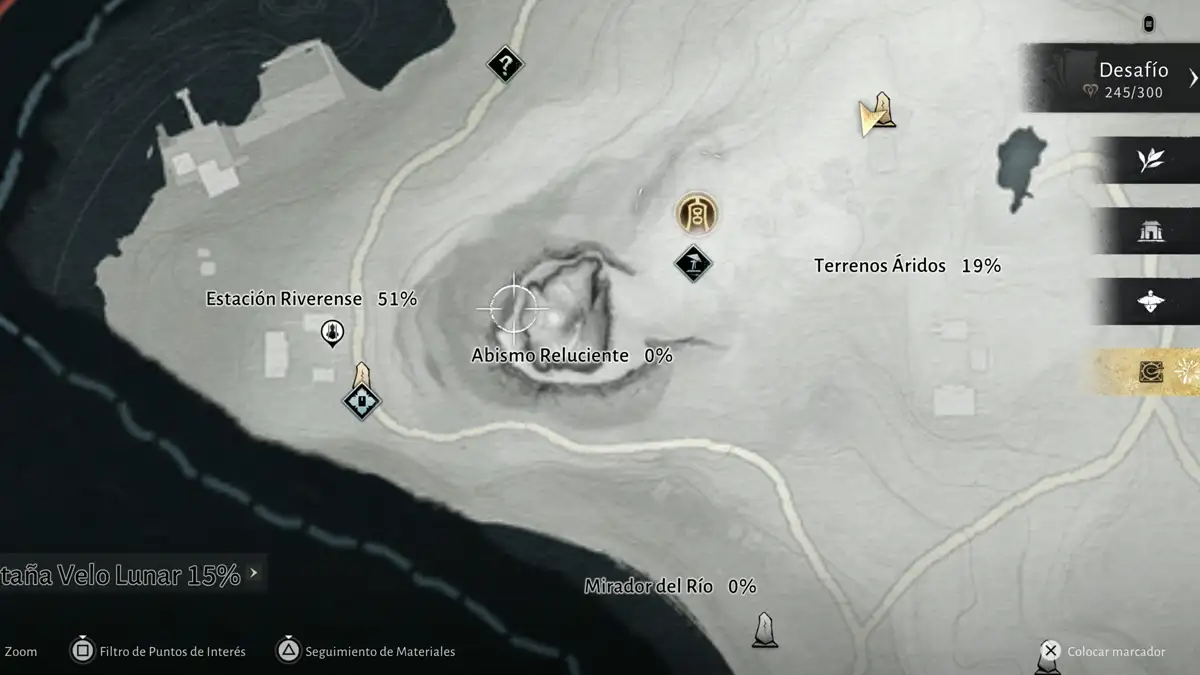The height and width of the screenshot is (675, 1200).
Task: Click the question mark map marker
Action: point(505,66)
